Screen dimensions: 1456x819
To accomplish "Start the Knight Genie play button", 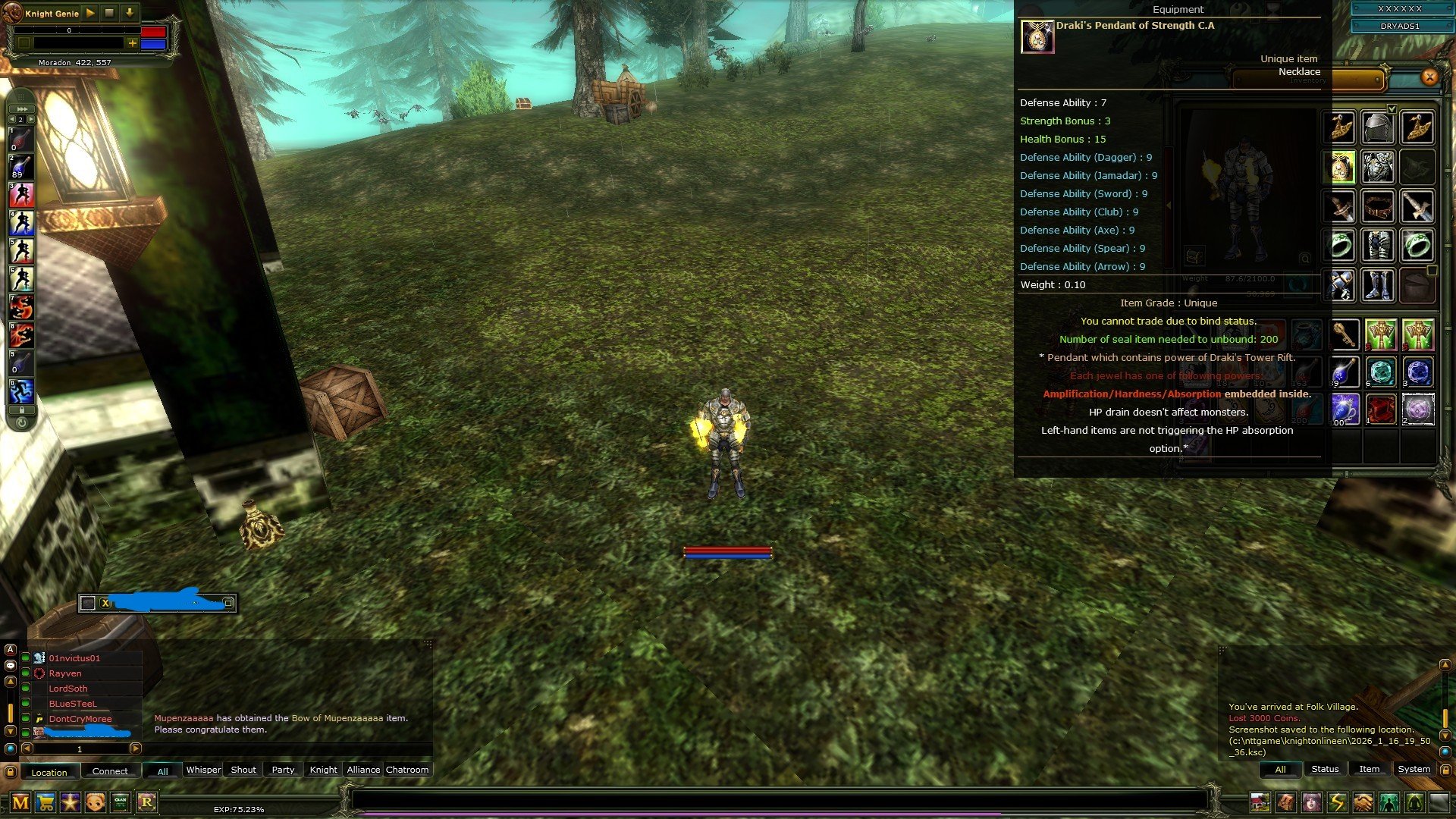I will click(x=90, y=13).
